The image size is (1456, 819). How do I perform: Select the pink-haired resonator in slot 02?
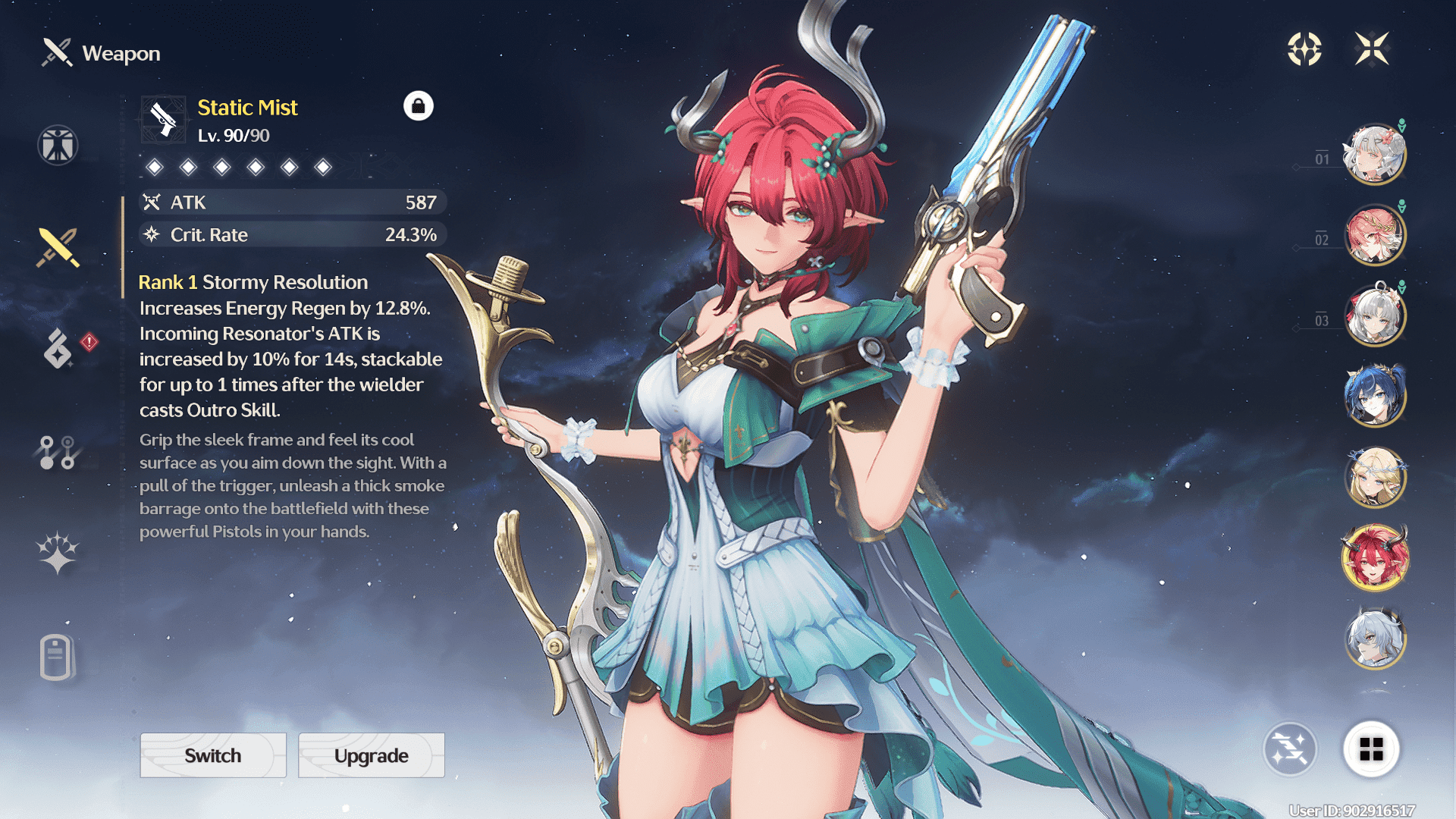1374,235
